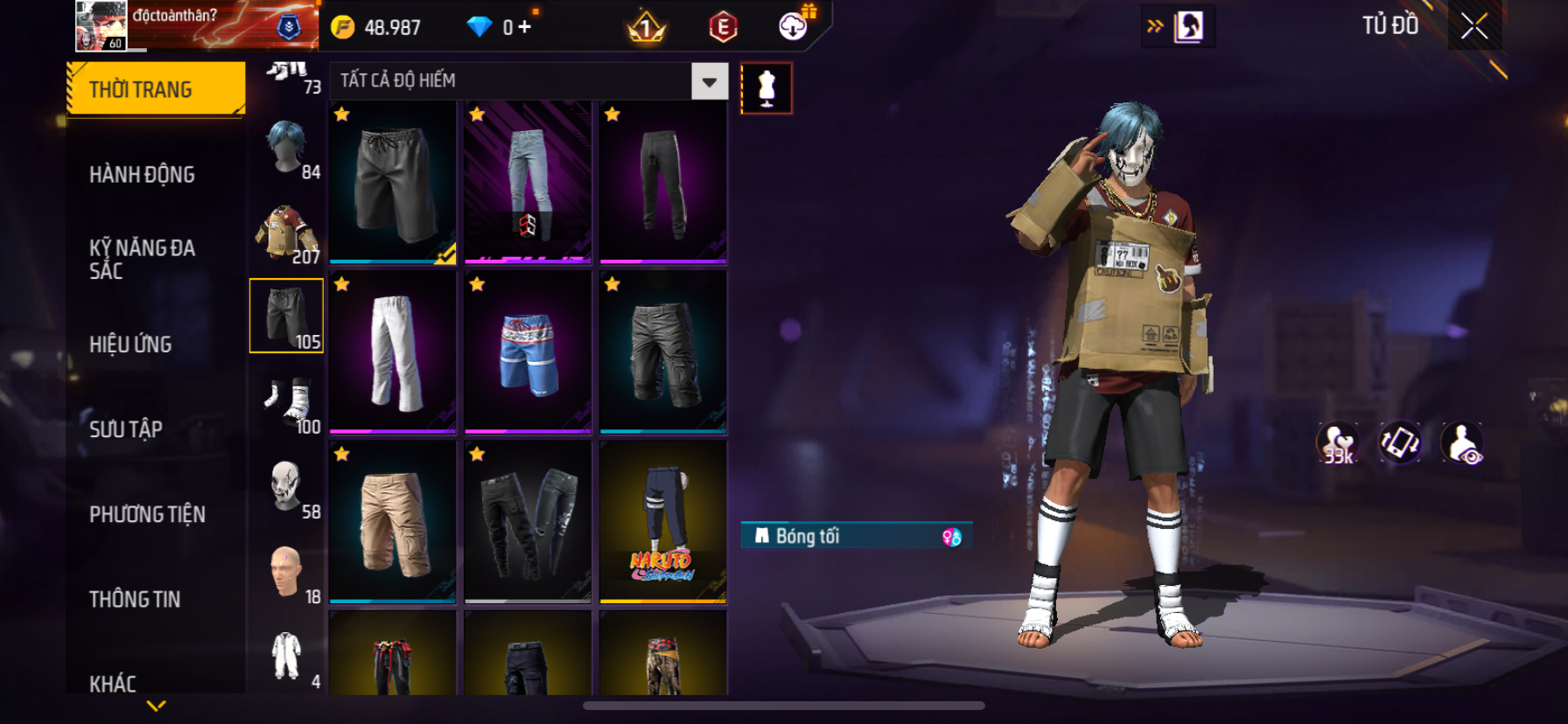Open the Phương Tiện section
1568x724 pixels.
coord(147,514)
